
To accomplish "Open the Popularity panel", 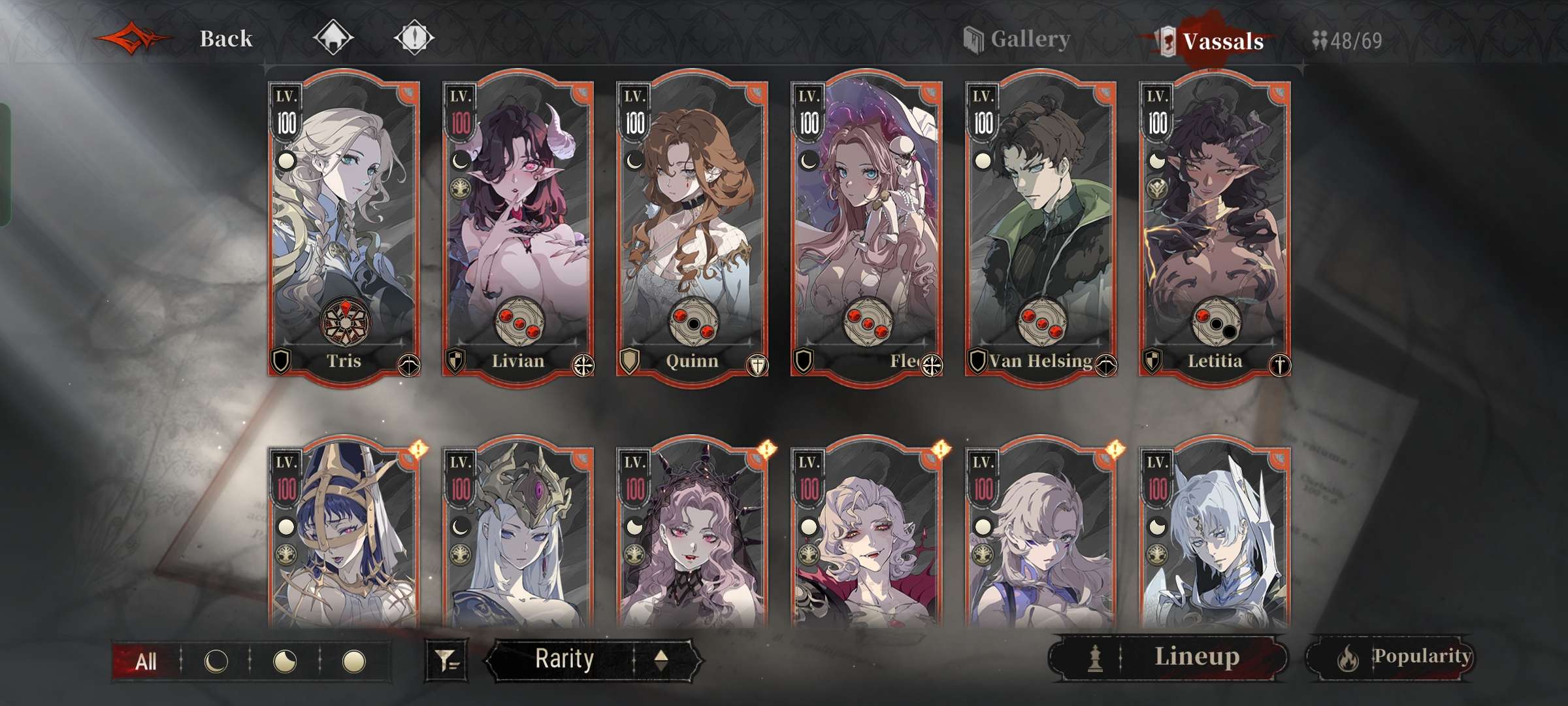I will coord(1389,657).
